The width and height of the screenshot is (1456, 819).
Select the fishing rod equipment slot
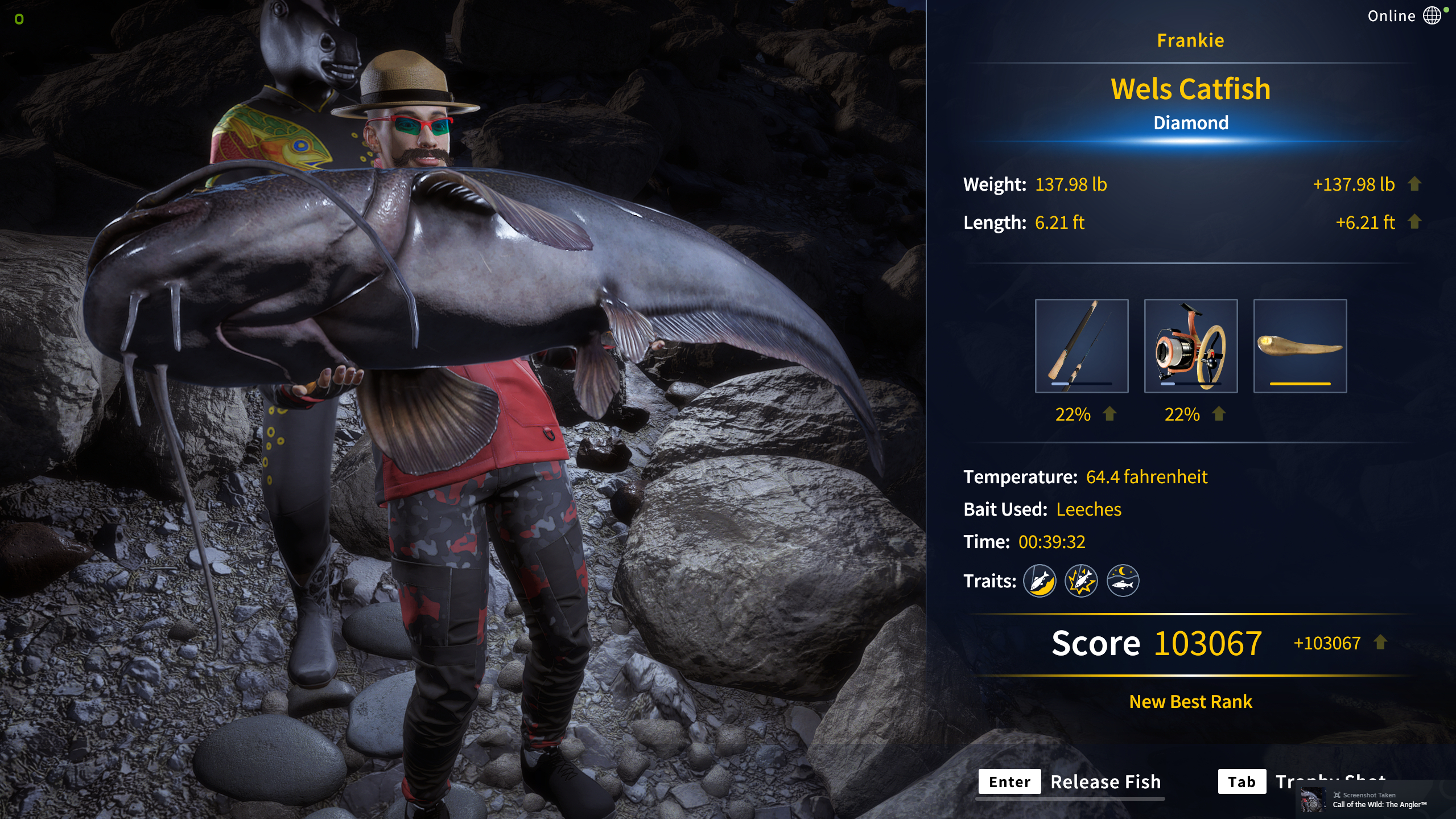pos(1081,345)
